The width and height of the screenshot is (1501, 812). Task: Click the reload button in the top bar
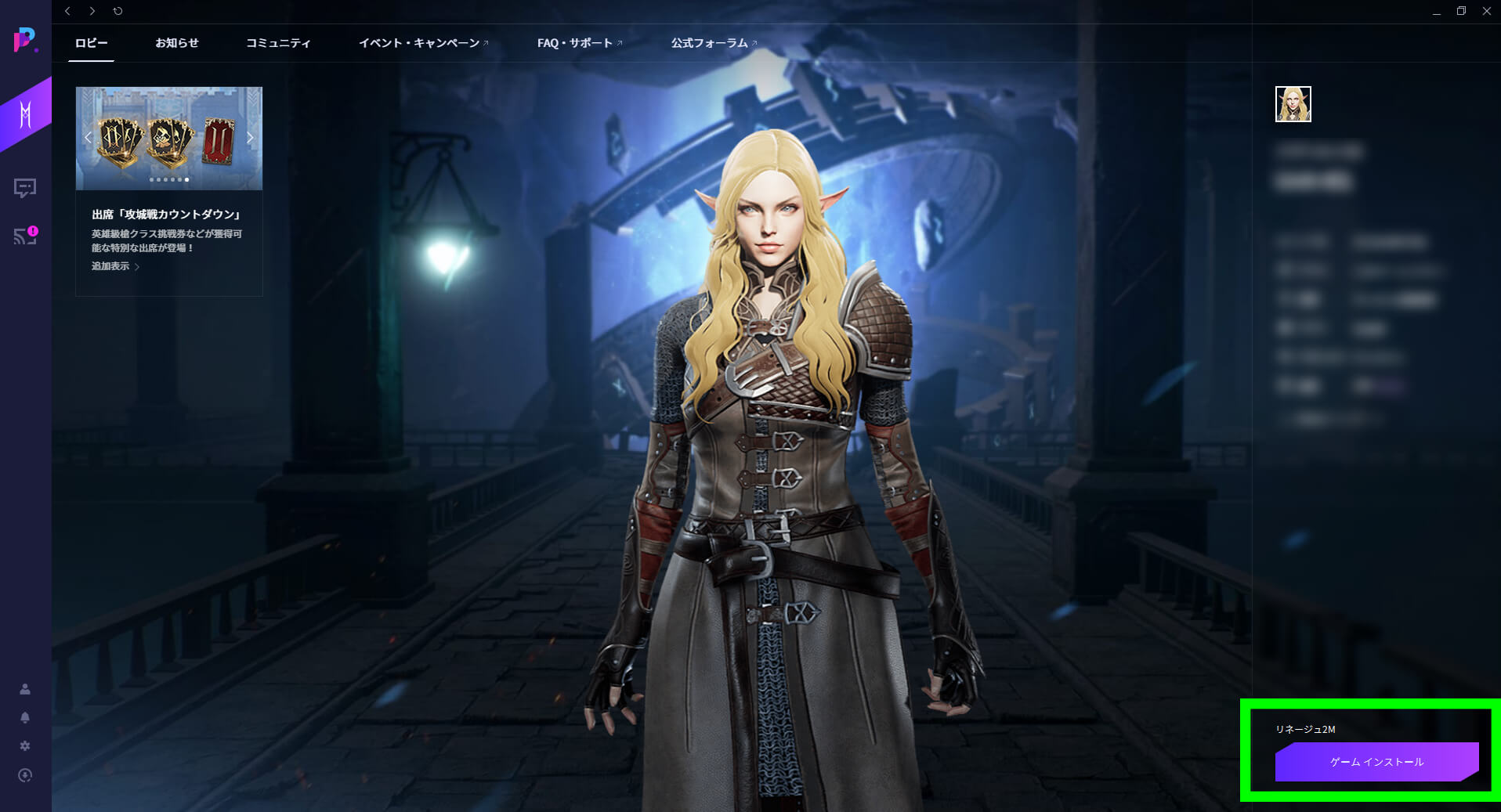(118, 11)
